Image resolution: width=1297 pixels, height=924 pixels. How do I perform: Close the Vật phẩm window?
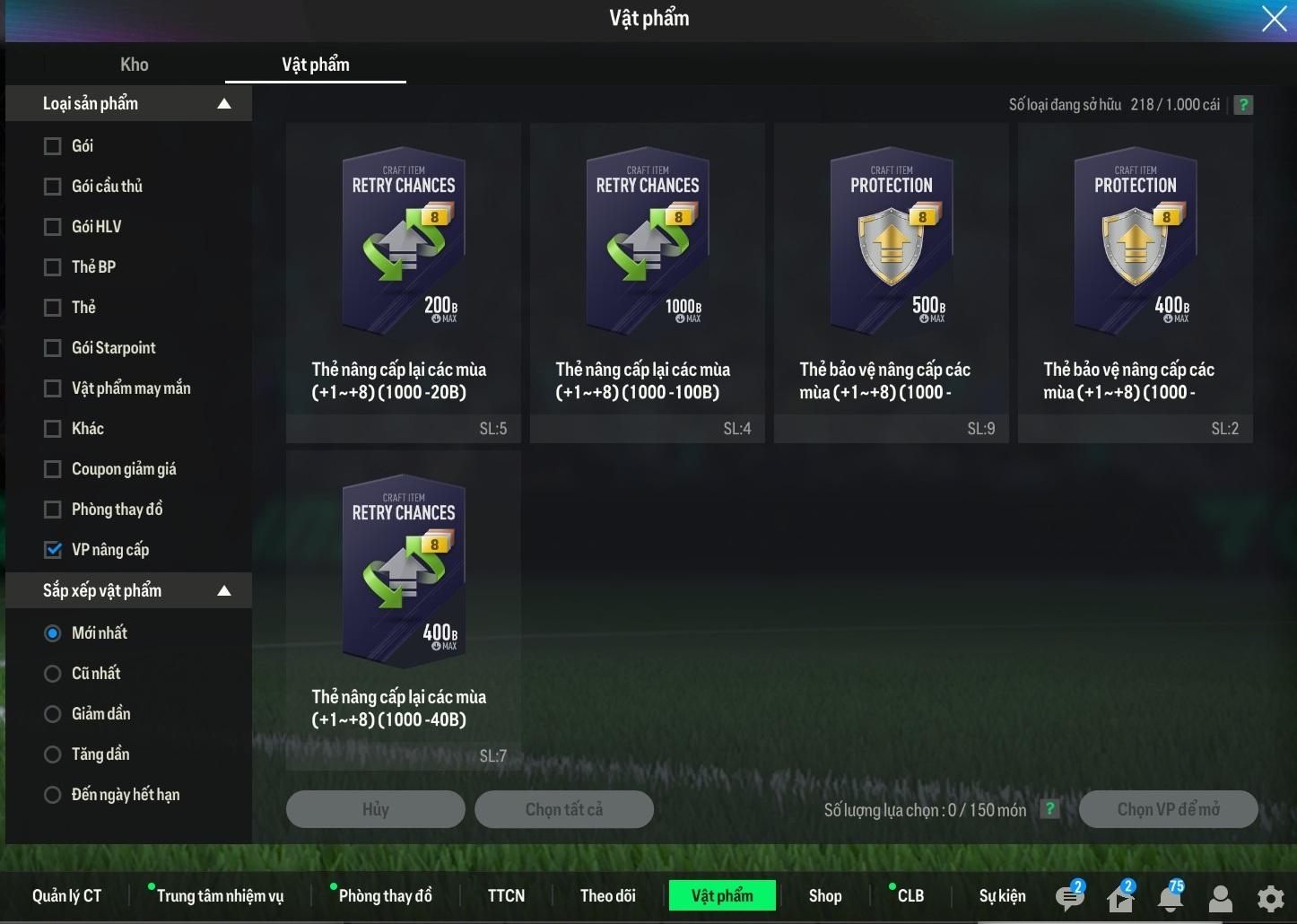click(1274, 18)
